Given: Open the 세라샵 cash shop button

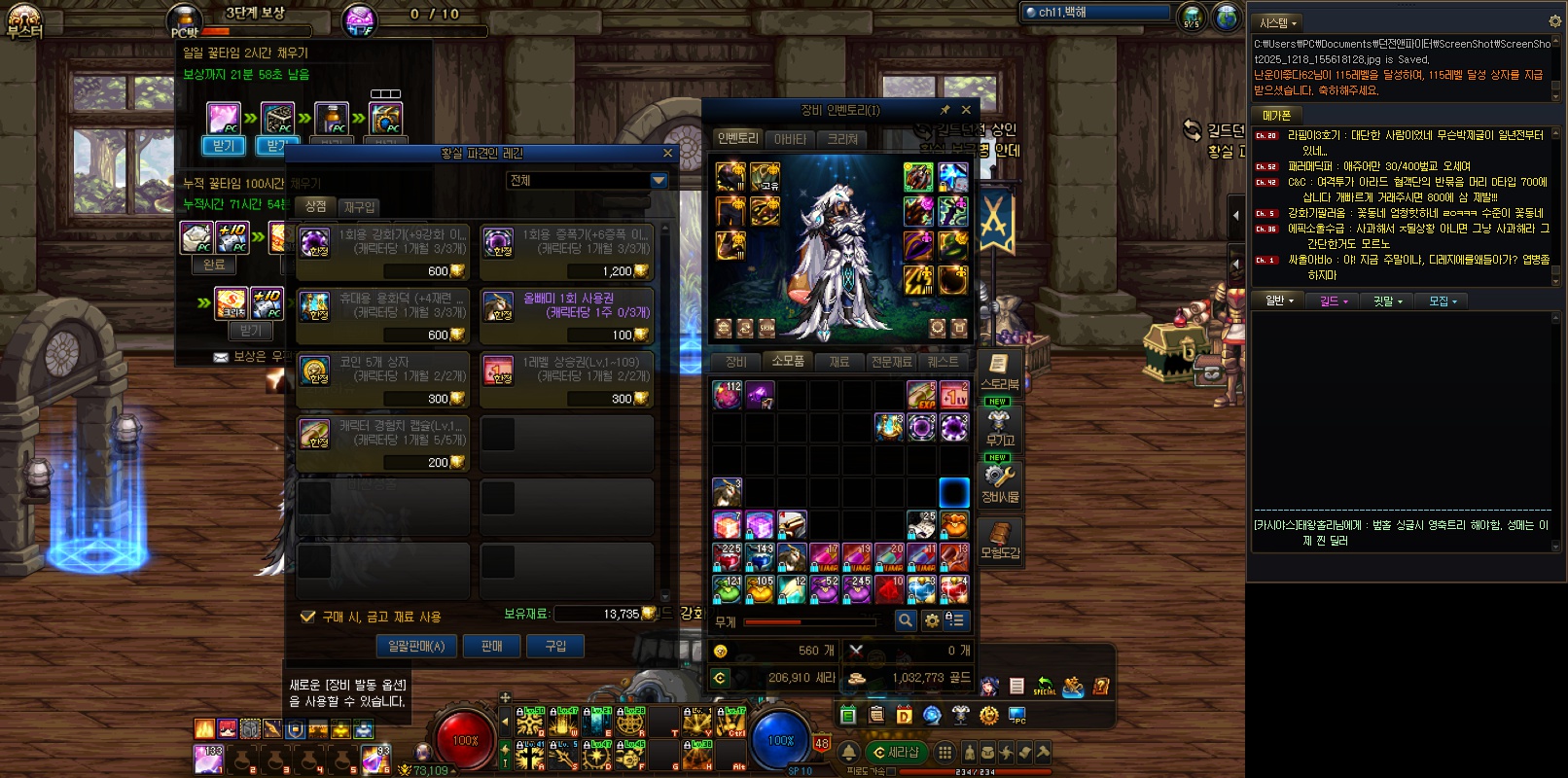Looking at the screenshot, I should tap(896, 753).
